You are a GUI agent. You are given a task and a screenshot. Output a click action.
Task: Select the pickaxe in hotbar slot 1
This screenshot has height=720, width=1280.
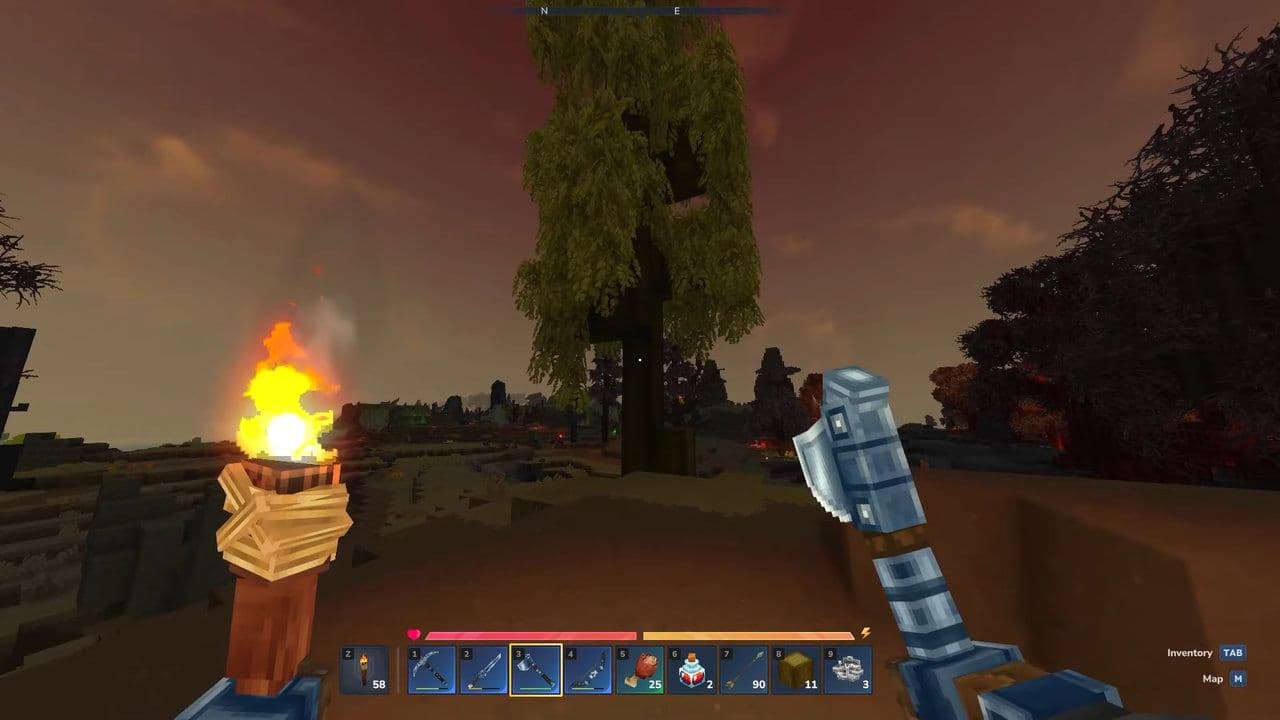(430, 668)
